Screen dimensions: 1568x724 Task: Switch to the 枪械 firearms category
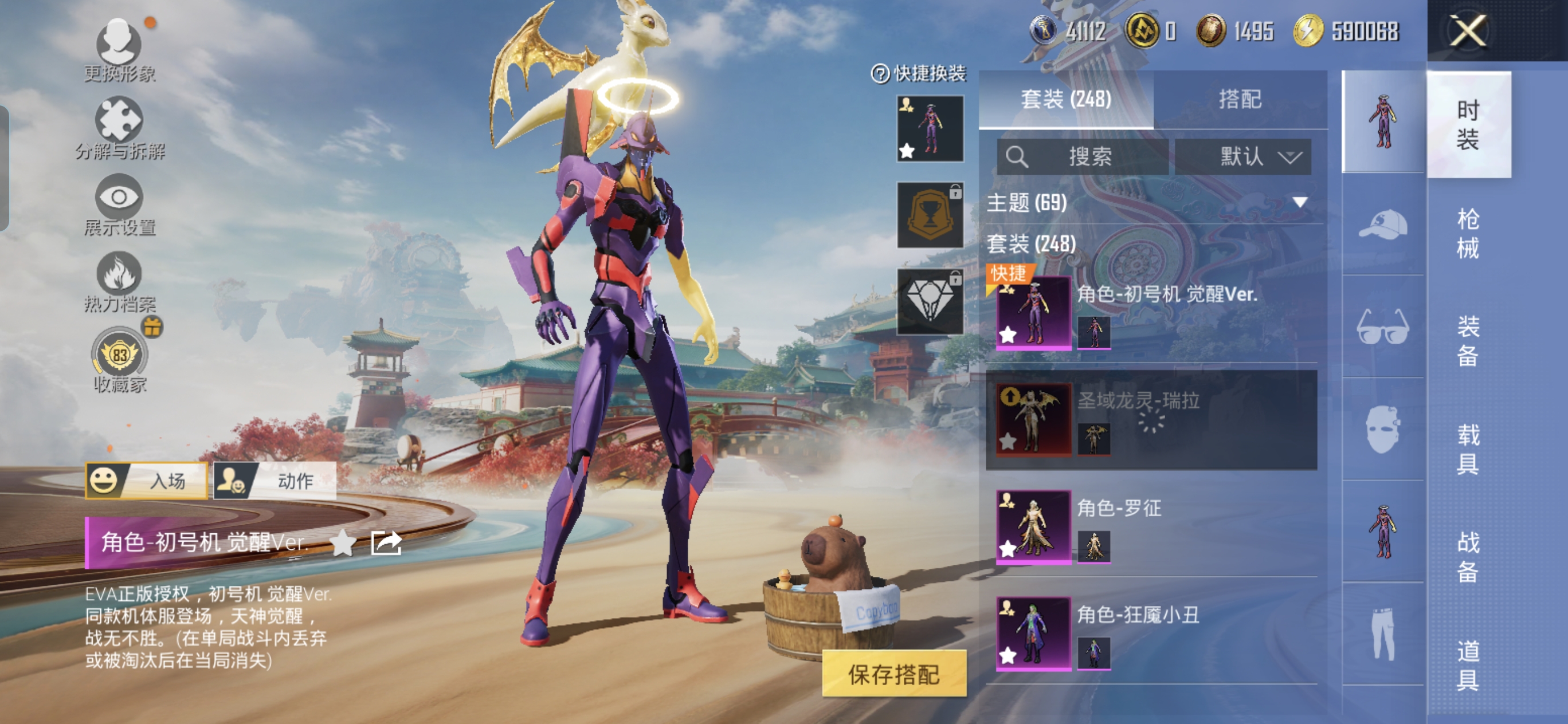pos(1468,233)
